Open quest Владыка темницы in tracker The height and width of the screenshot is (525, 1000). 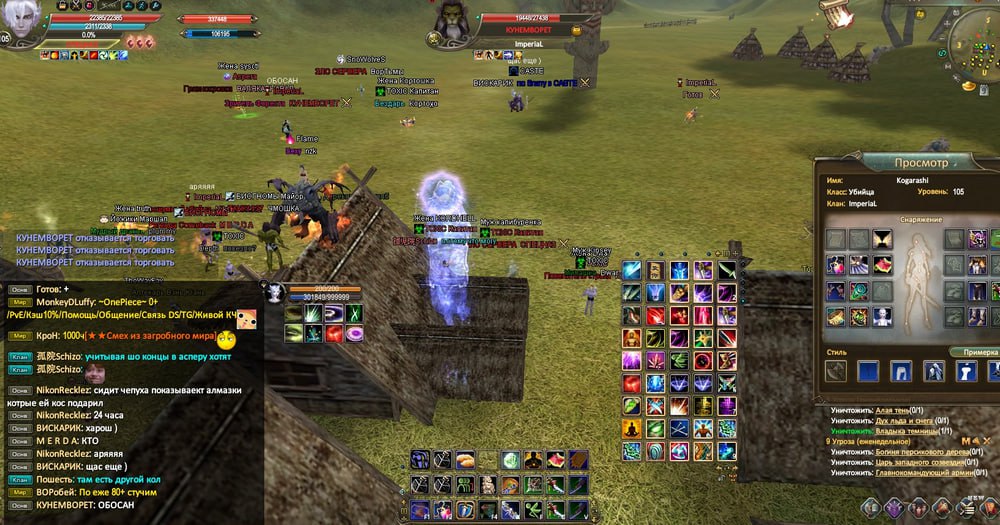pos(904,430)
